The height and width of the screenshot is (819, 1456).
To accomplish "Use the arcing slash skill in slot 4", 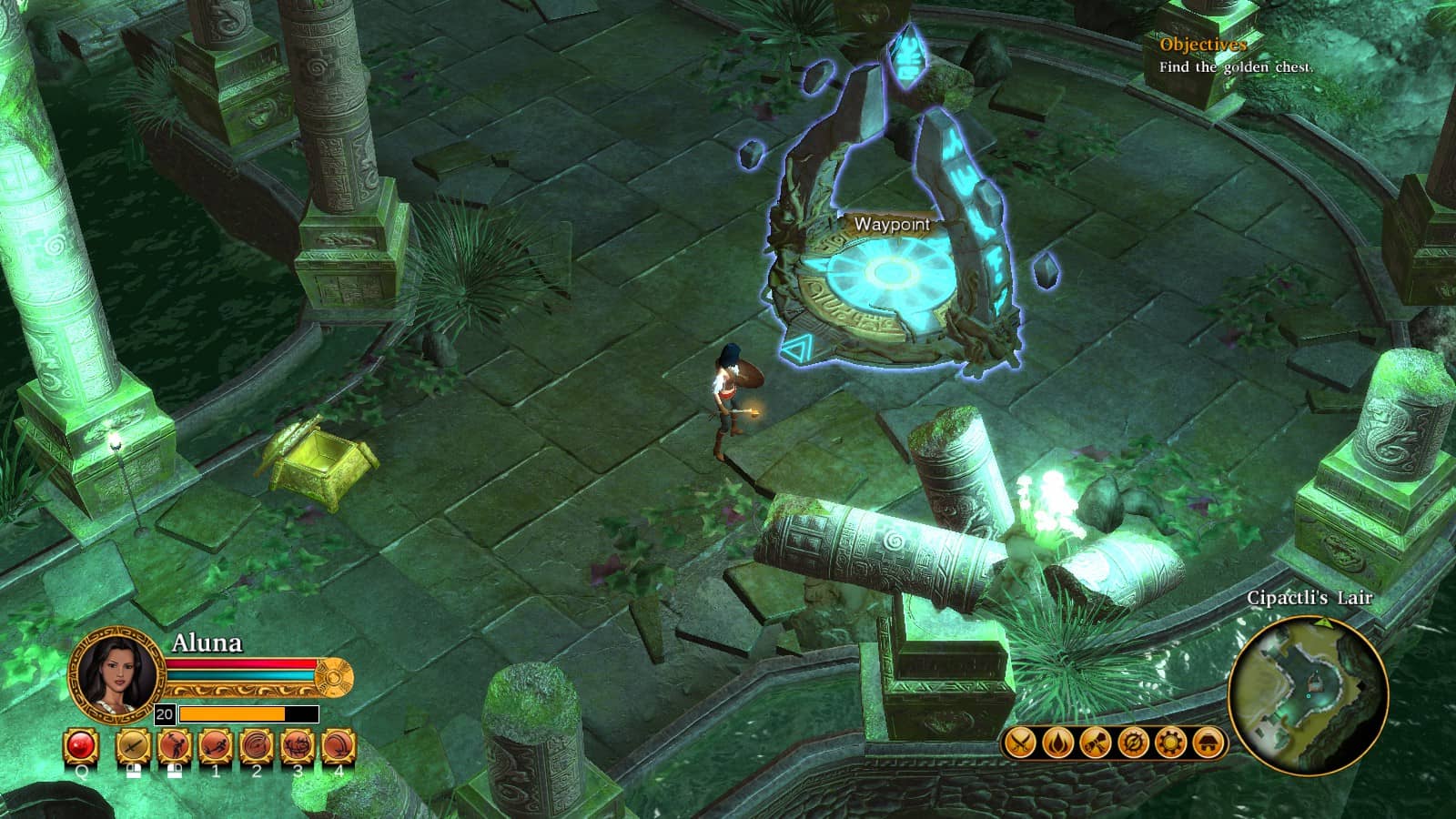I will (339, 747).
